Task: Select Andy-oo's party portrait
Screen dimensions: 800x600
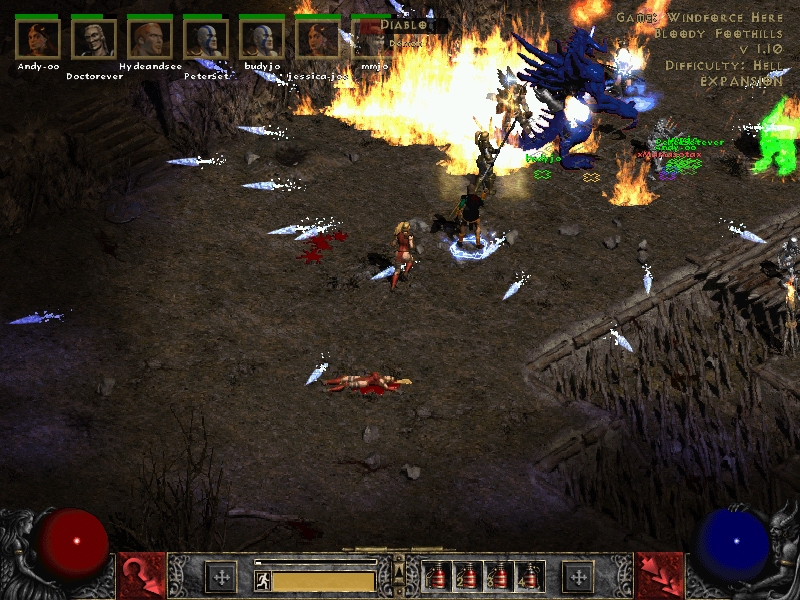Action: 38,38
